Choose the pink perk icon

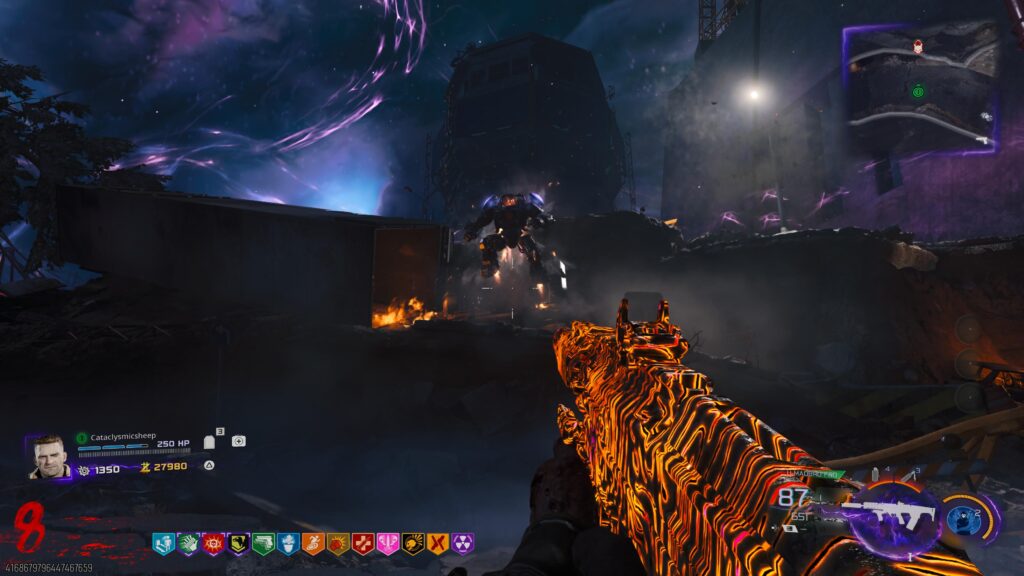coord(388,544)
